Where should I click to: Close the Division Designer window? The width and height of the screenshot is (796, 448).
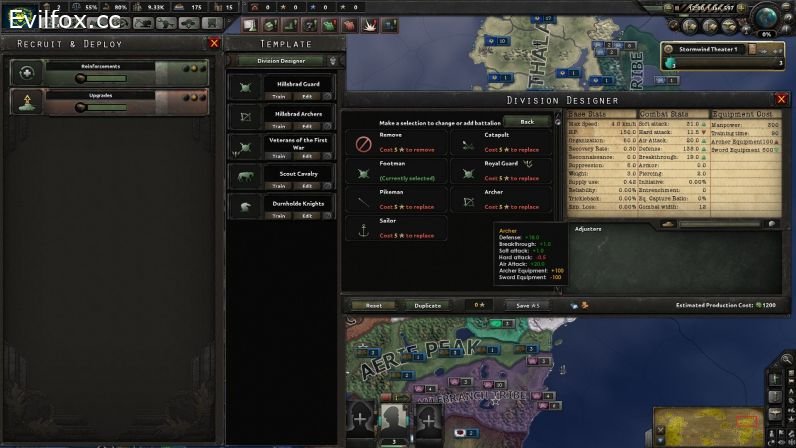pos(781,100)
